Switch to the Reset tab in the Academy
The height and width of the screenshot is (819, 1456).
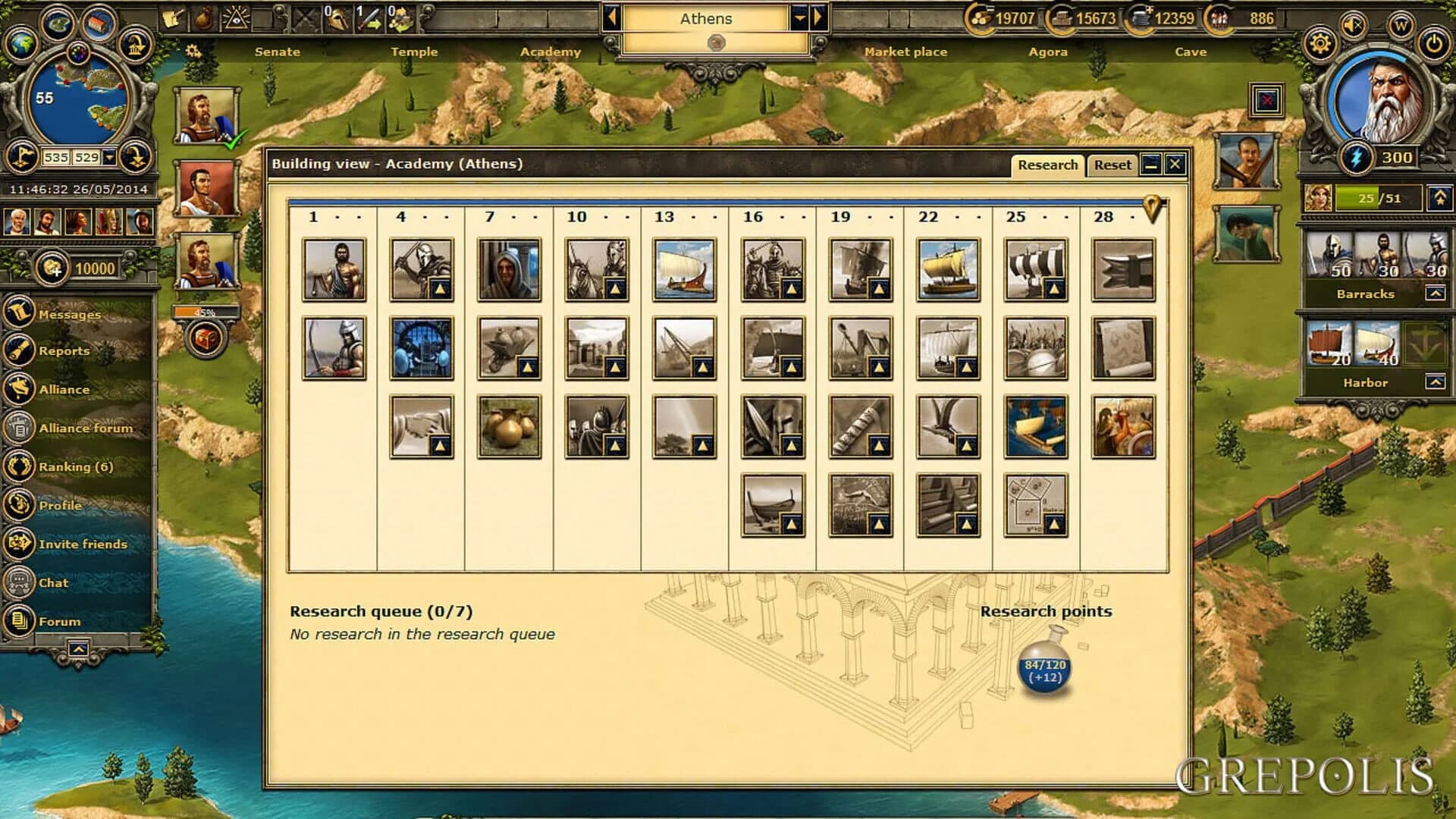pyautogui.click(x=1112, y=165)
